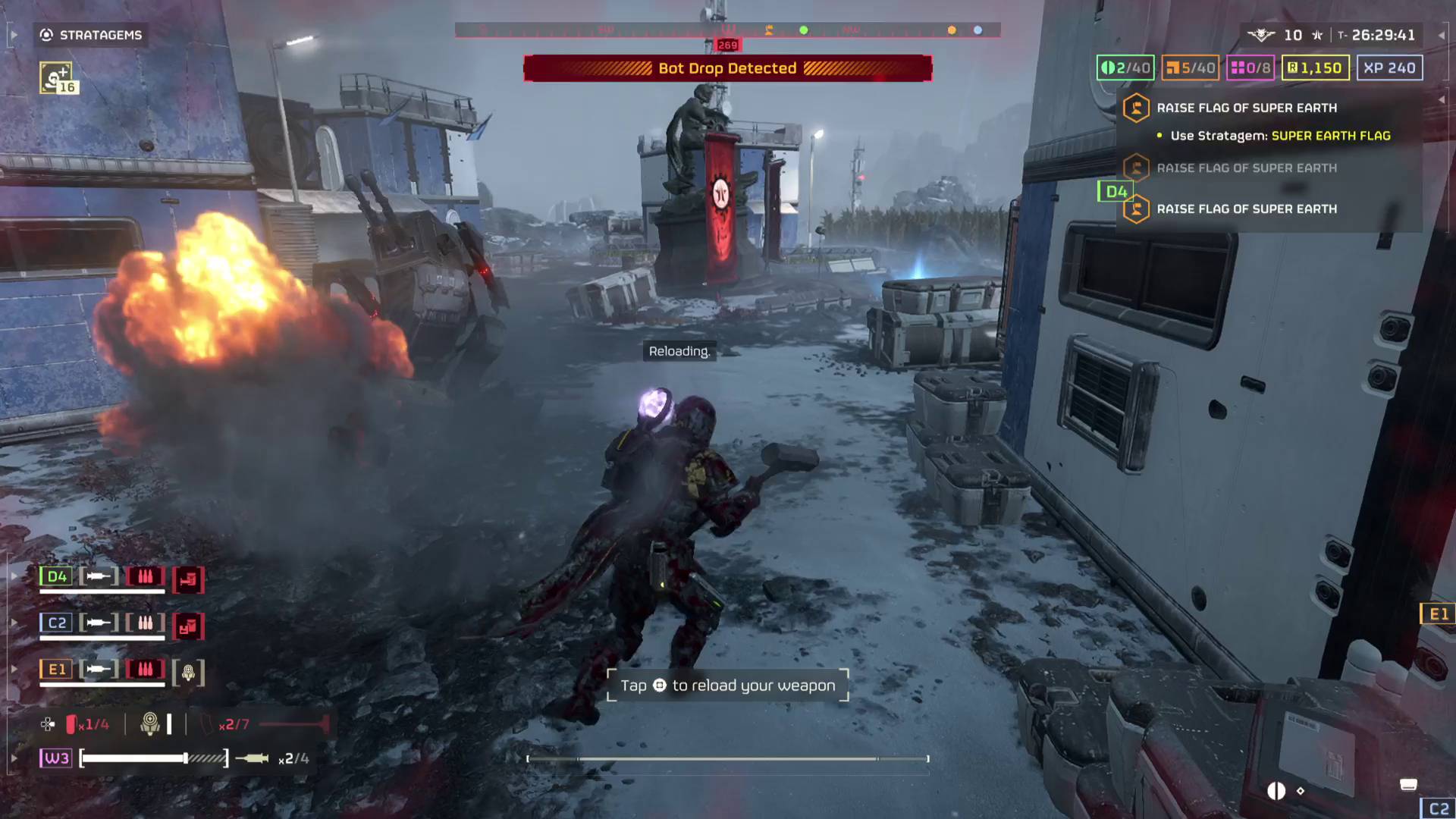
Task: Click the green common samples icon
Action: (1110, 67)
